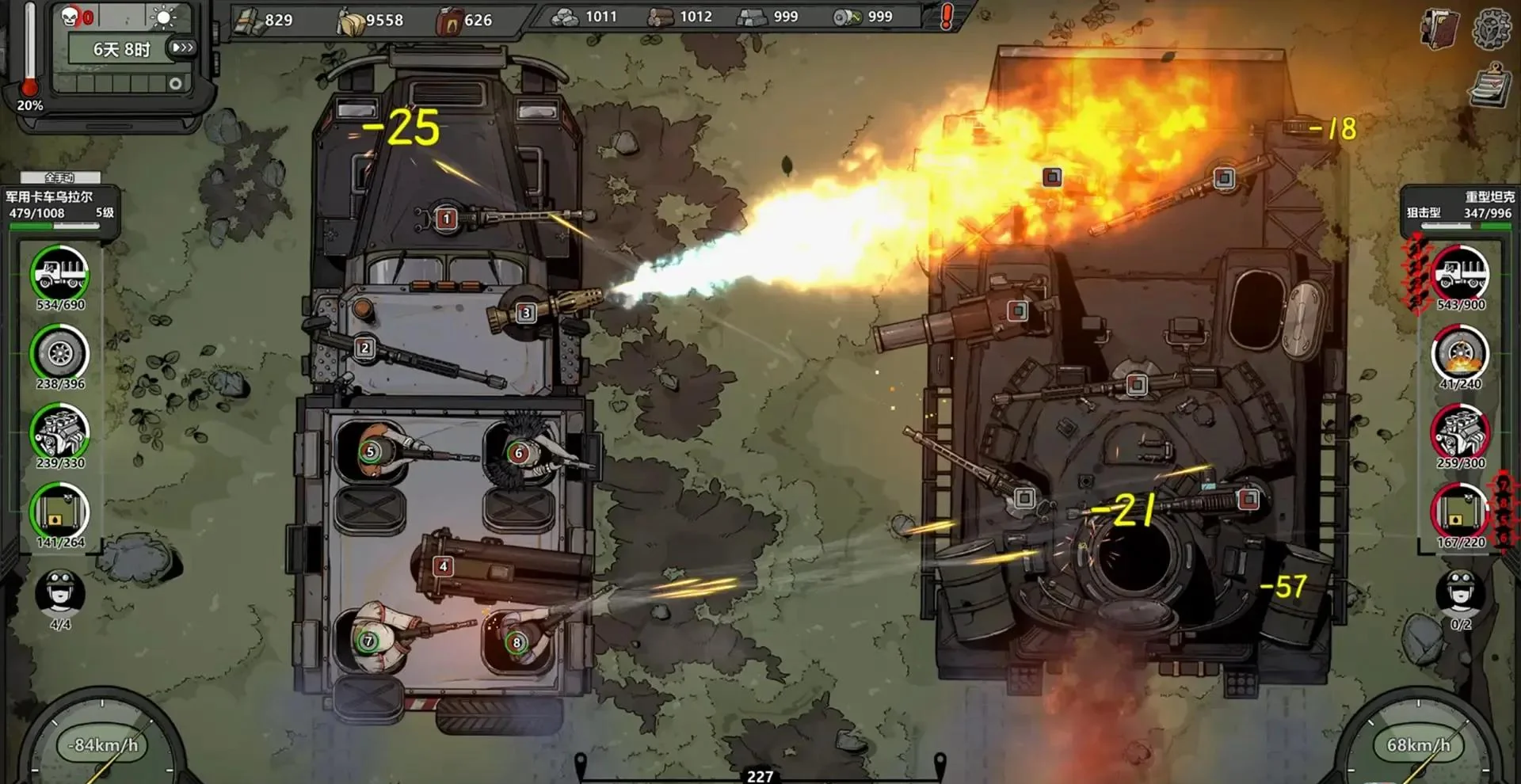Select weapon slot 3 flamethrower
Image resolution: width=1521 pixels, height=784 pixels.
click(525, 313)
